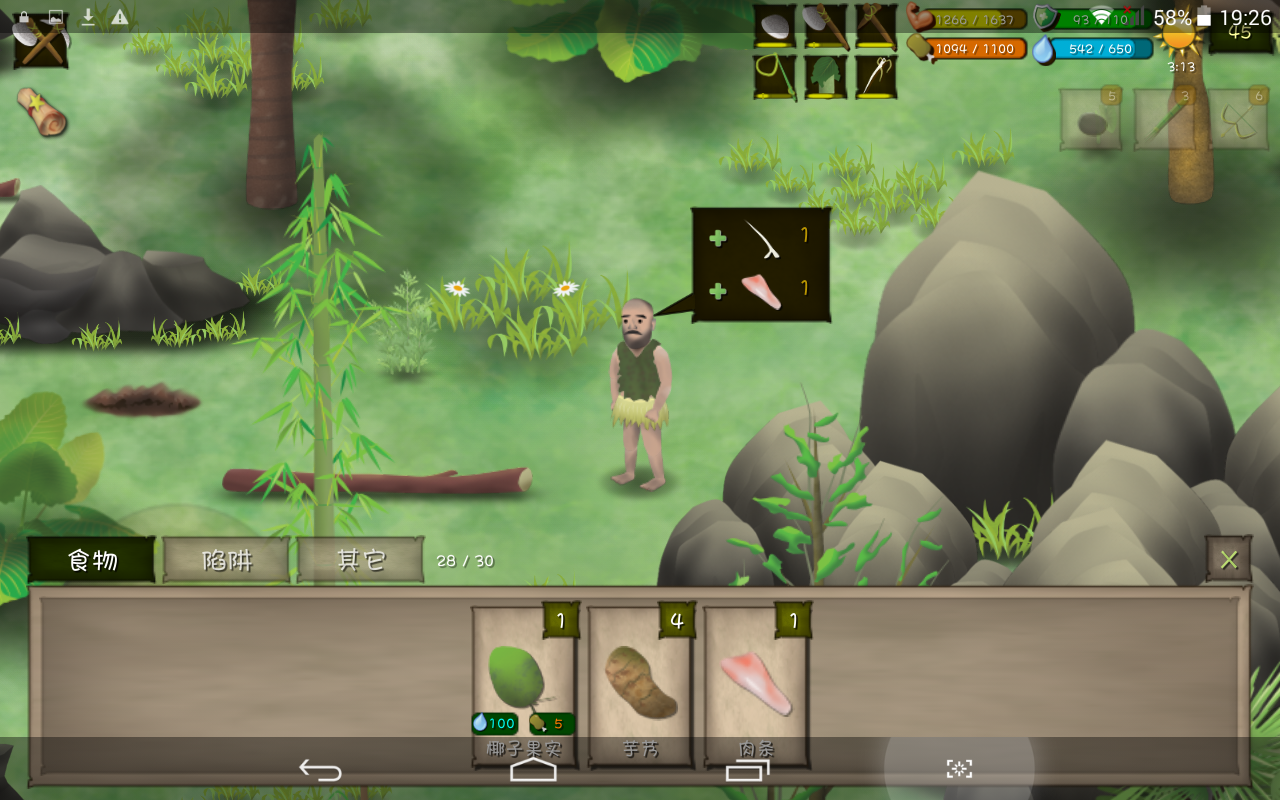Switch to the 陷阱 traps tab
The width and height of the screenshot is (1280, 800).
pyautogui.click(x=227, y=560)
